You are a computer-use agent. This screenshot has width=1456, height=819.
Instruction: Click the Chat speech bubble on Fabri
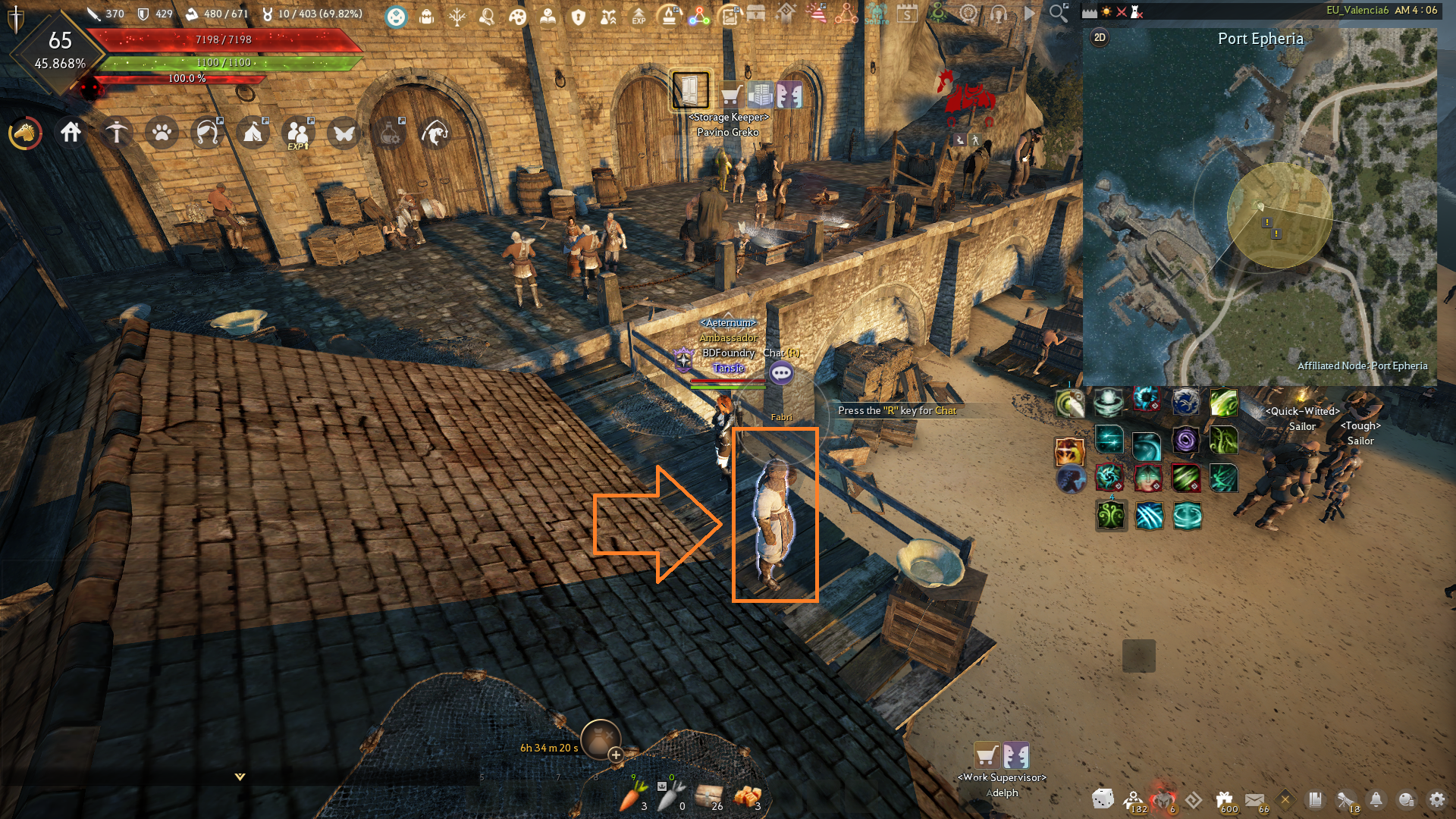coord(781,373)
